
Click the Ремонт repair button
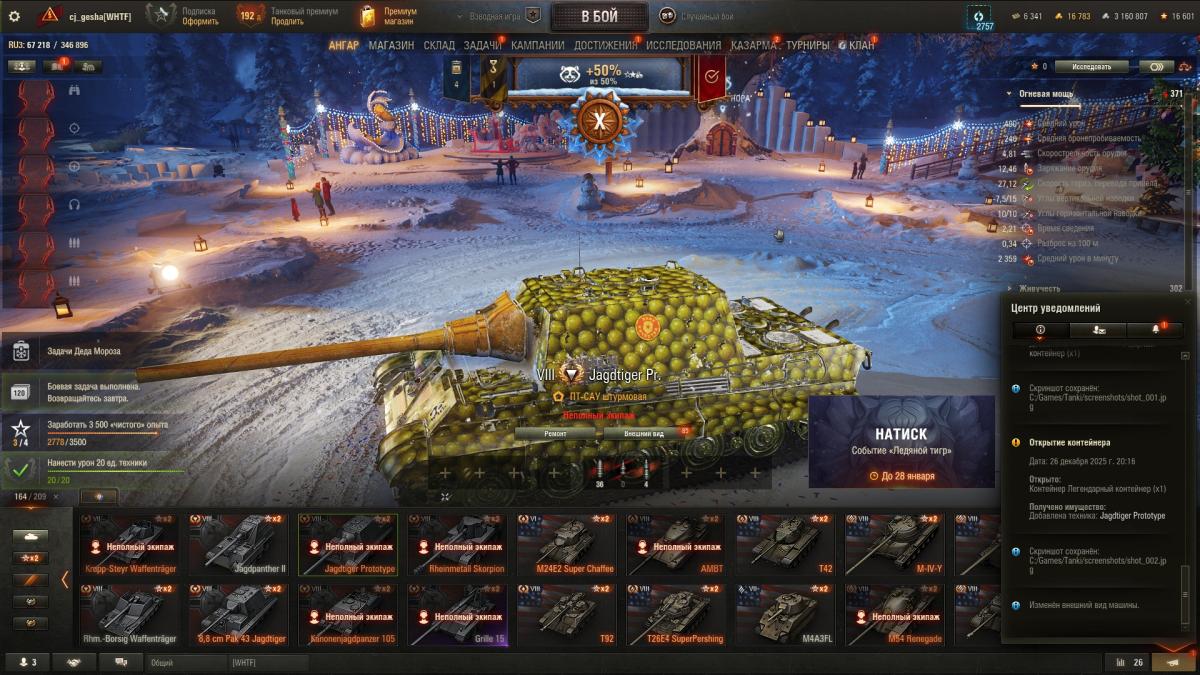[x=555, y=434]
